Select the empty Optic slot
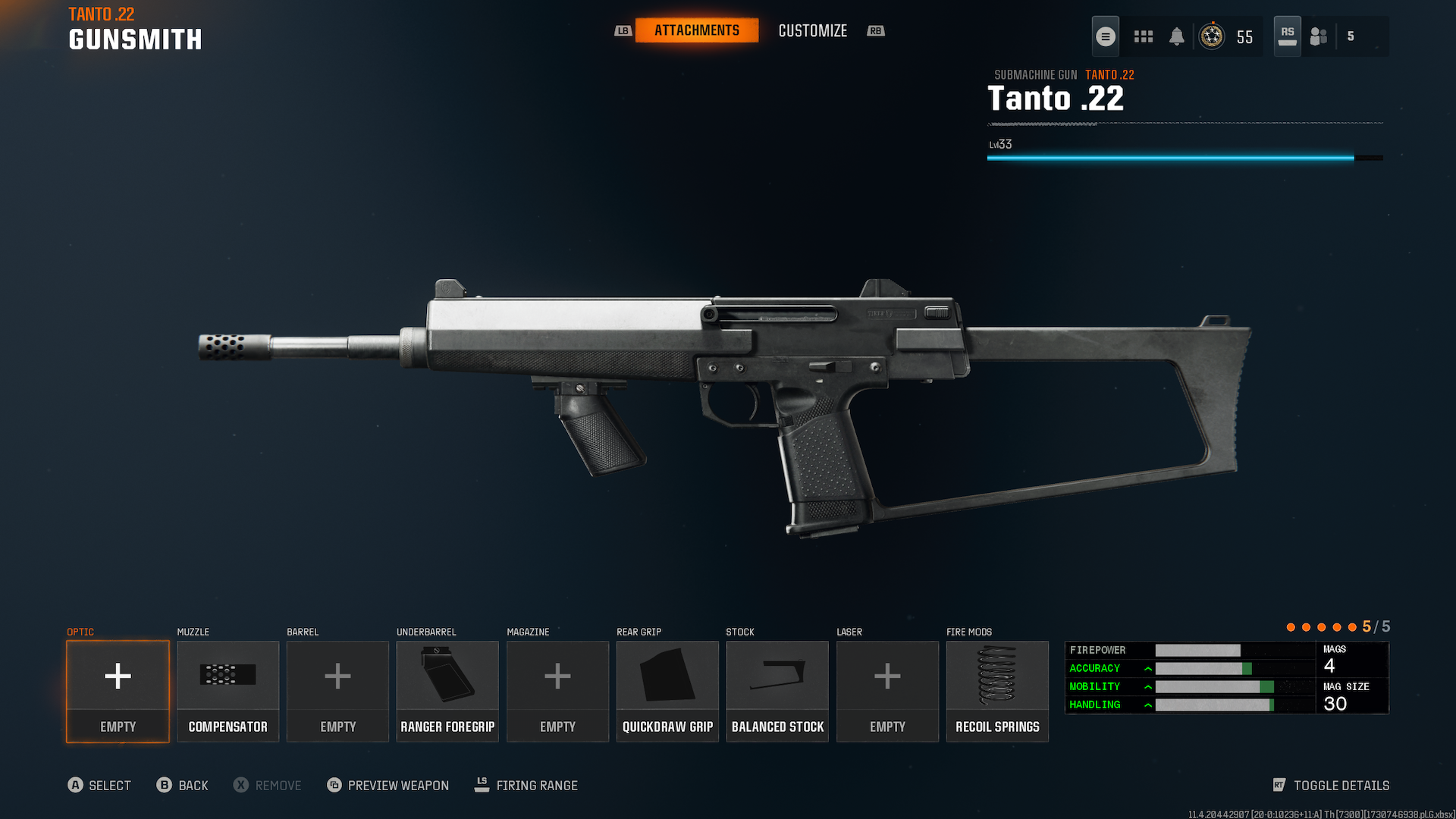Screen dimensions: 1456x819 tap(118, 691)
